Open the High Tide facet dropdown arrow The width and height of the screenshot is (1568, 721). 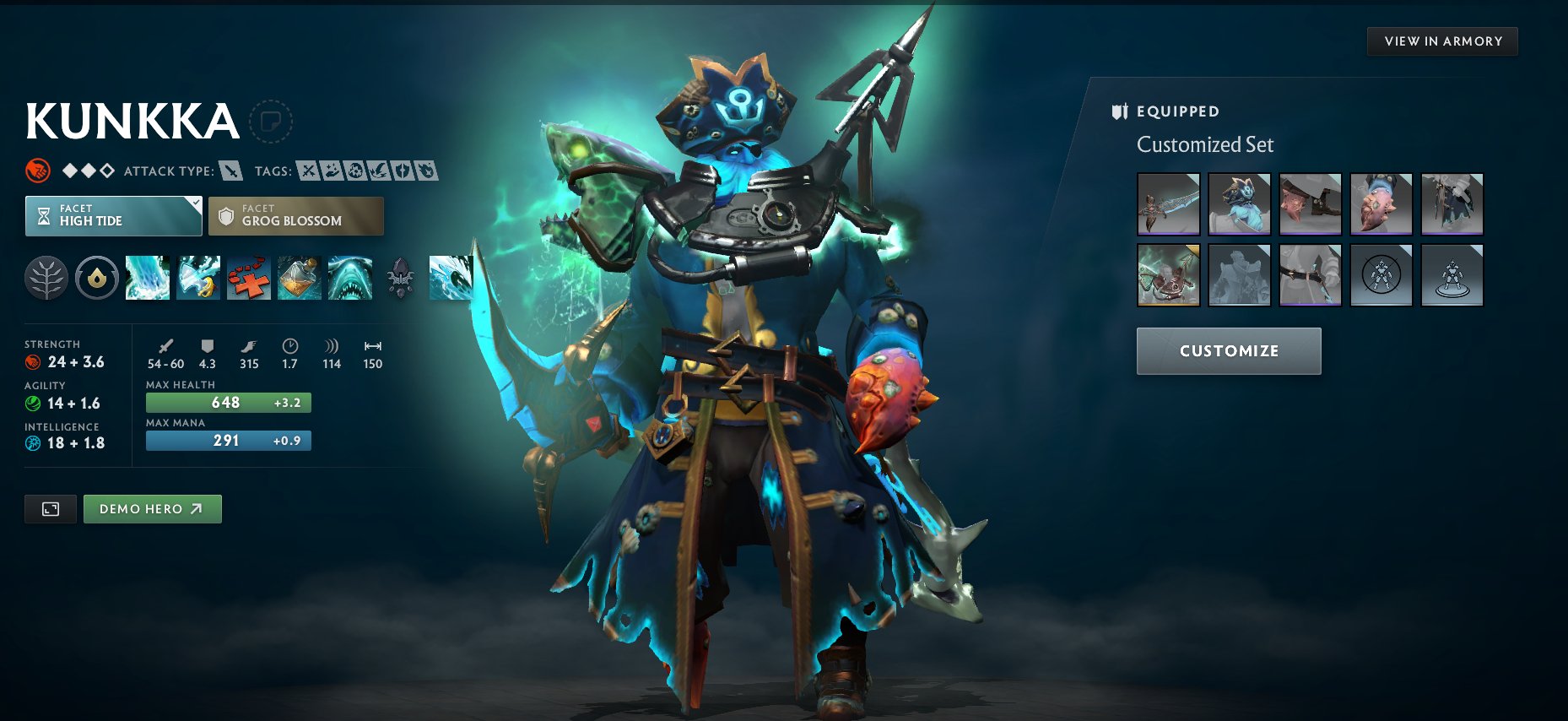point(197,203)
